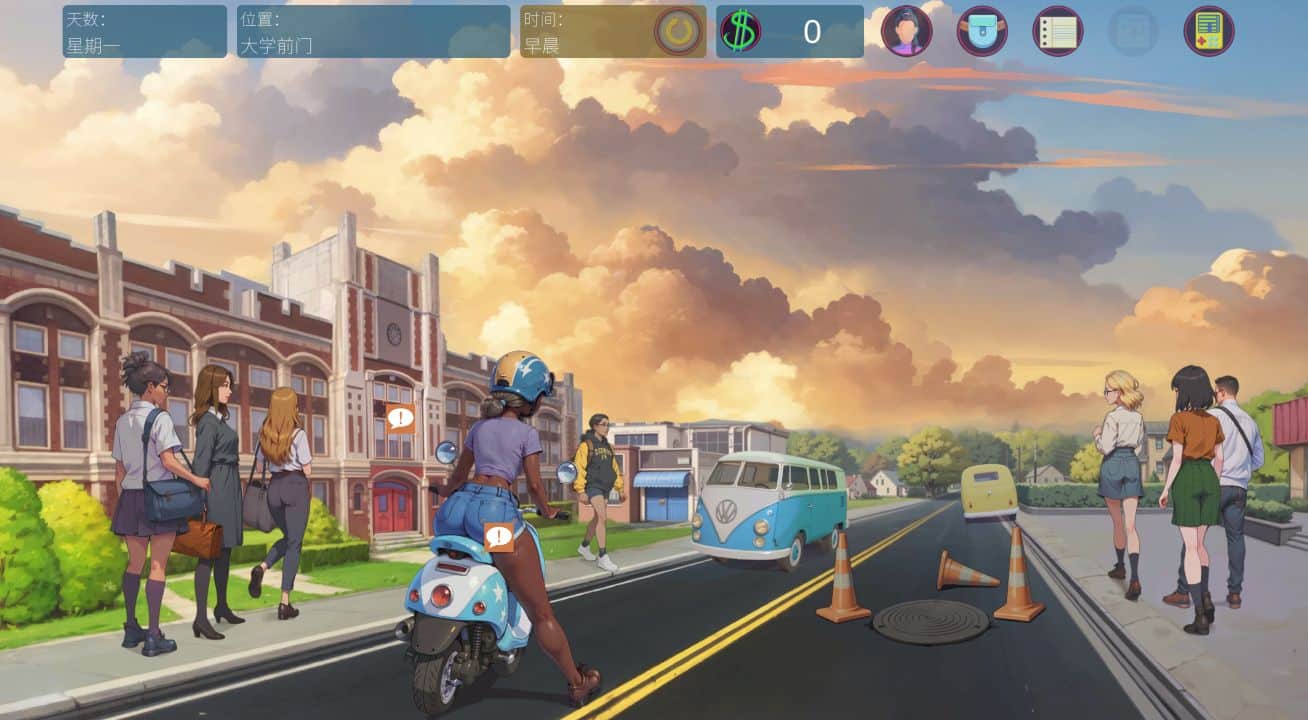Select the exclamation marker on the scooter
Image resolution: width=1308 pixels, height=720 pixels.
tap(498, 537)
